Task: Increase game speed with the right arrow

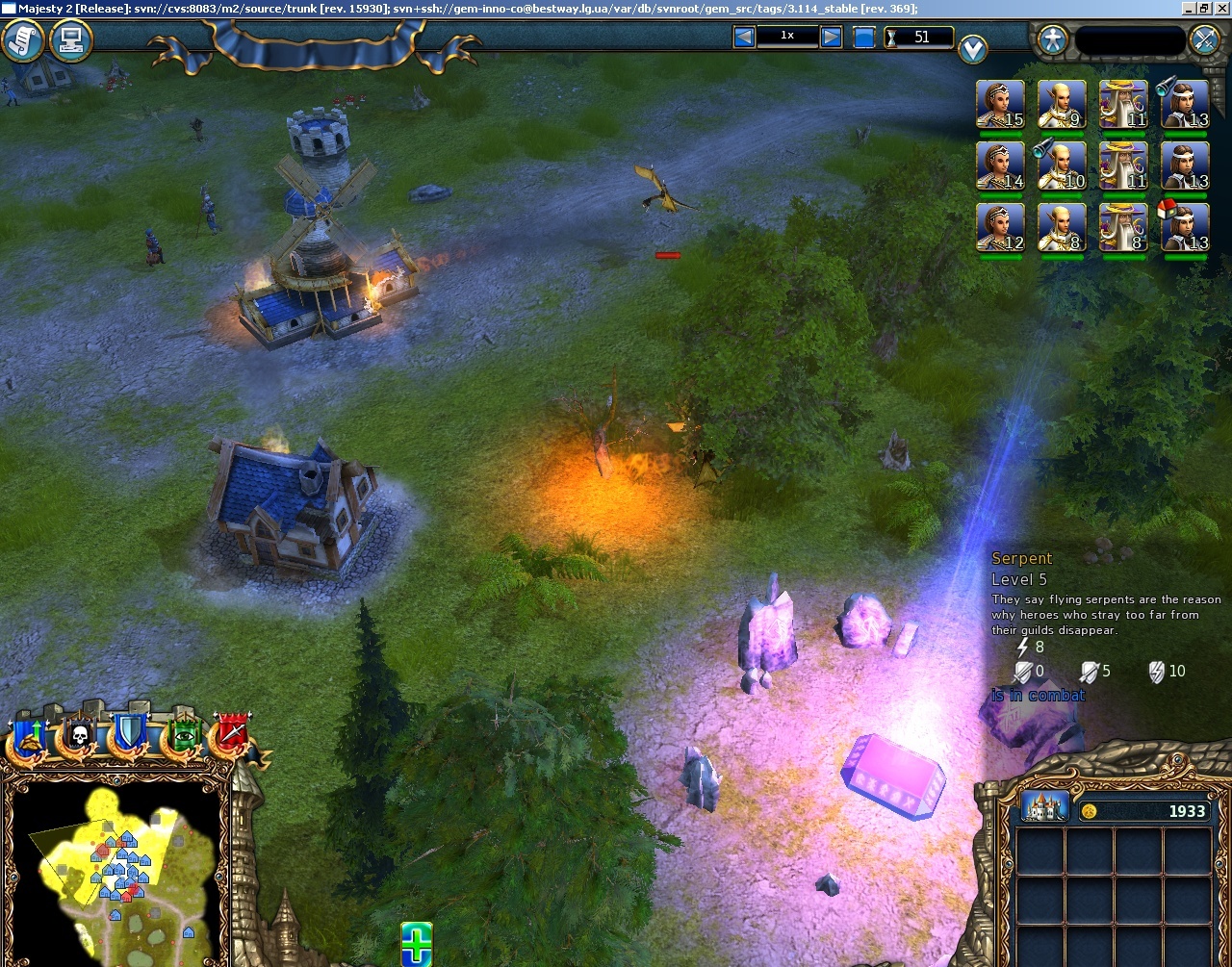Action: pos(830,36)
